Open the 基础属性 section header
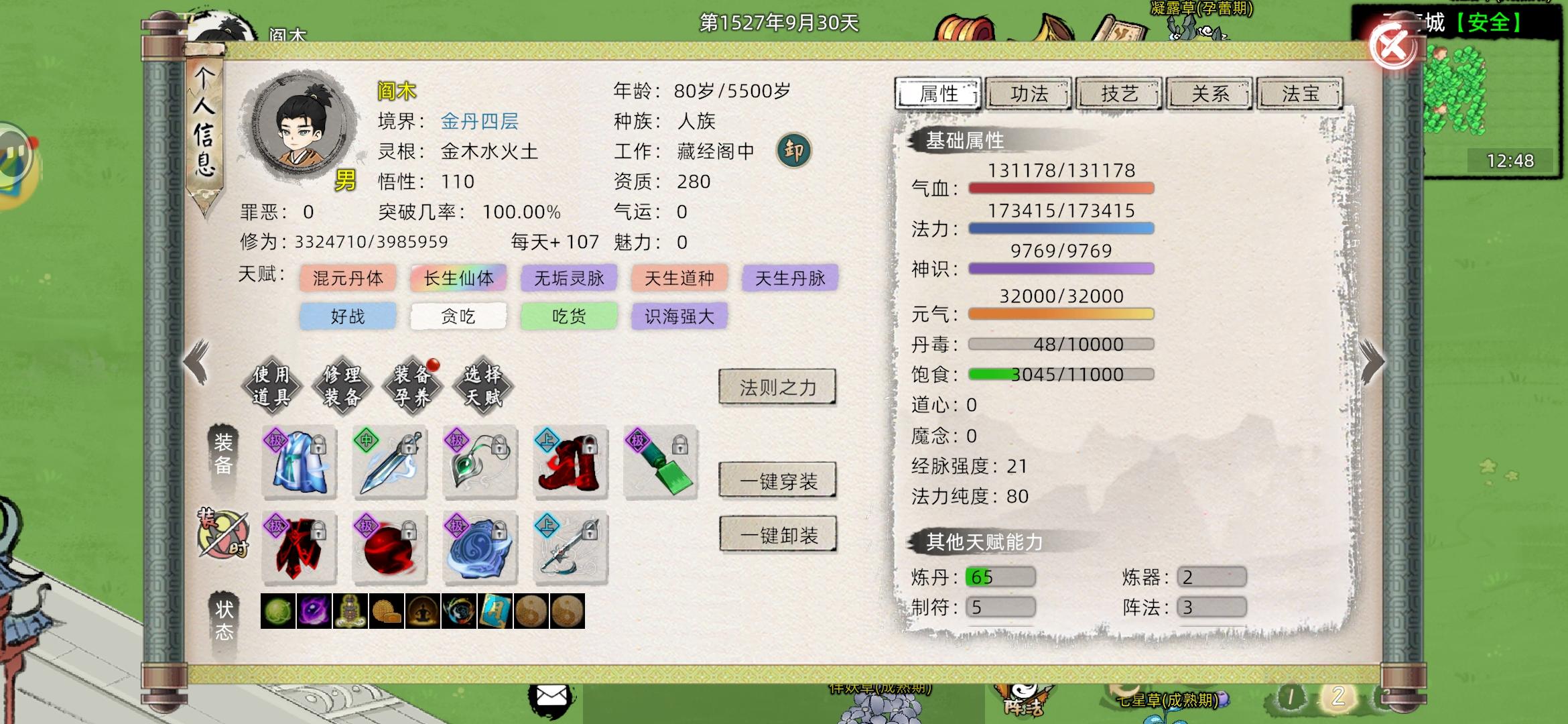Viewport: 1568px width, 724px height. coord(965,140)
